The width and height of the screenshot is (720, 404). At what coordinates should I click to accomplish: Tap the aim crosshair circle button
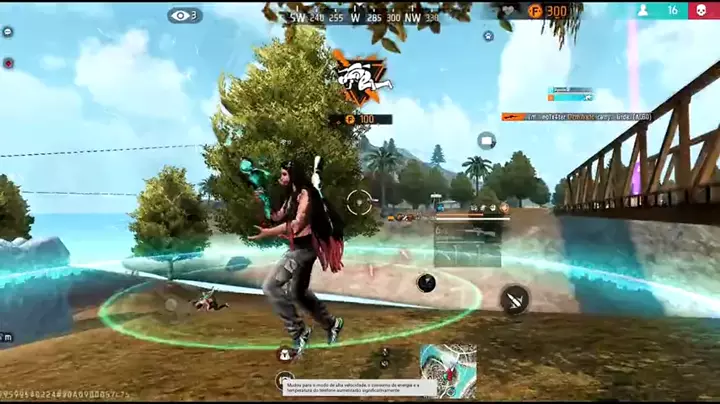point(360,202)
